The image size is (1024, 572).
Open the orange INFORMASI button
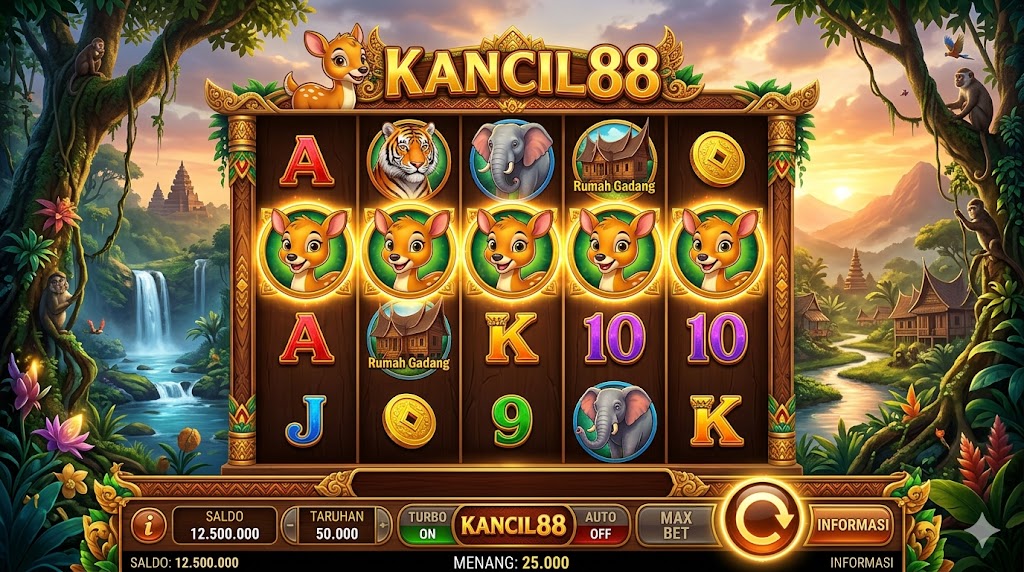[852, 524]
